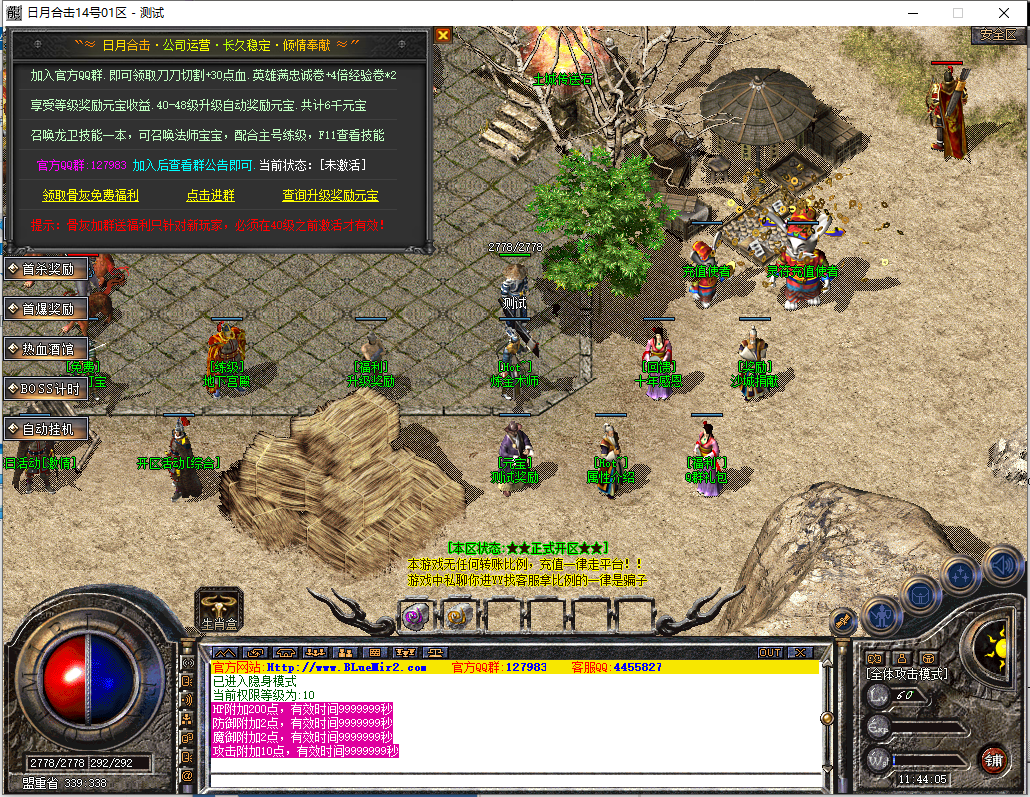Viewport: 1030px width, 797px height.
Task: Open the 生肖盒 zodiac box
Action: click(x=220, y=606)
